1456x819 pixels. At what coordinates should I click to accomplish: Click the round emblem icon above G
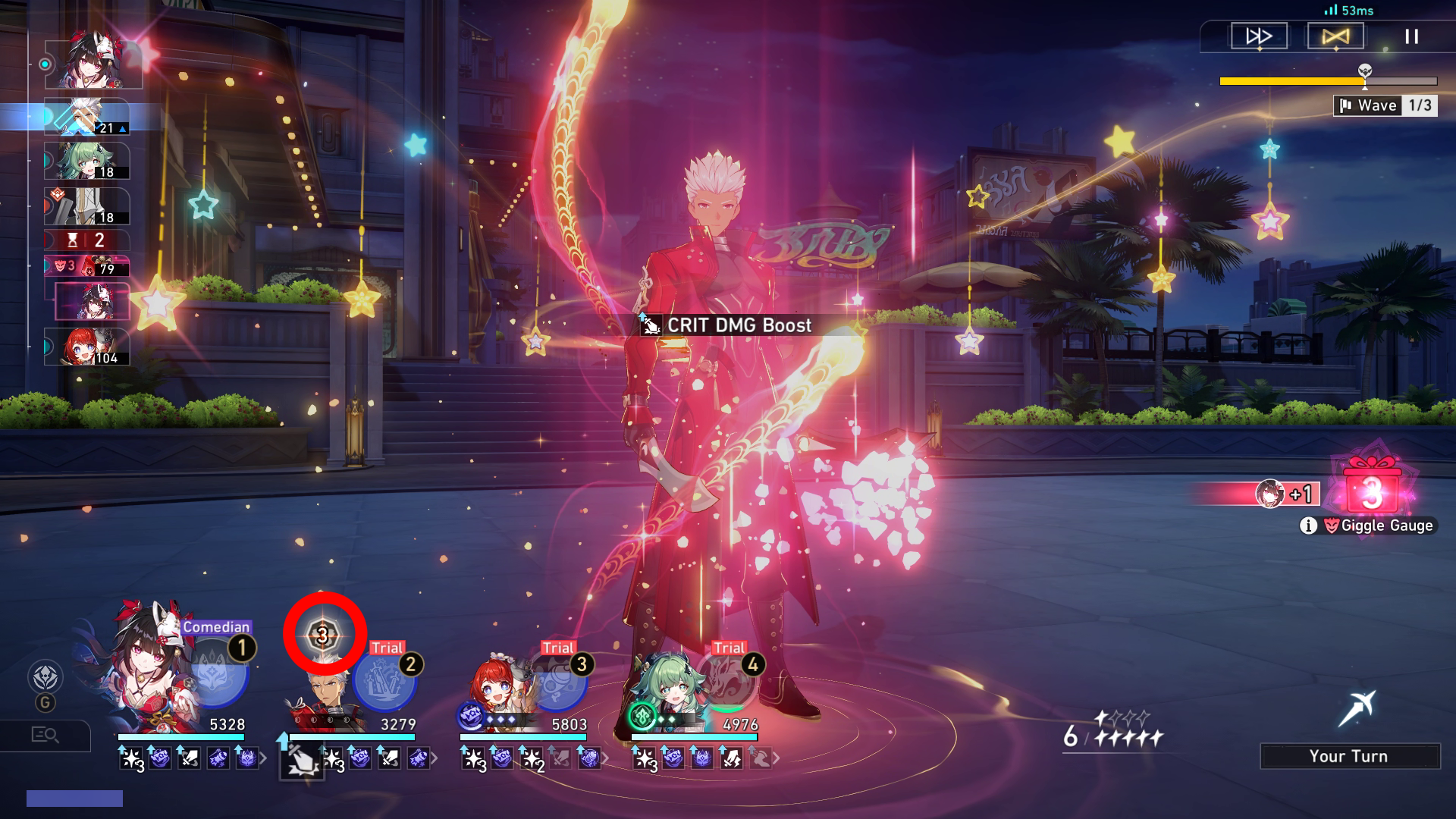click(x=45, y=676)
